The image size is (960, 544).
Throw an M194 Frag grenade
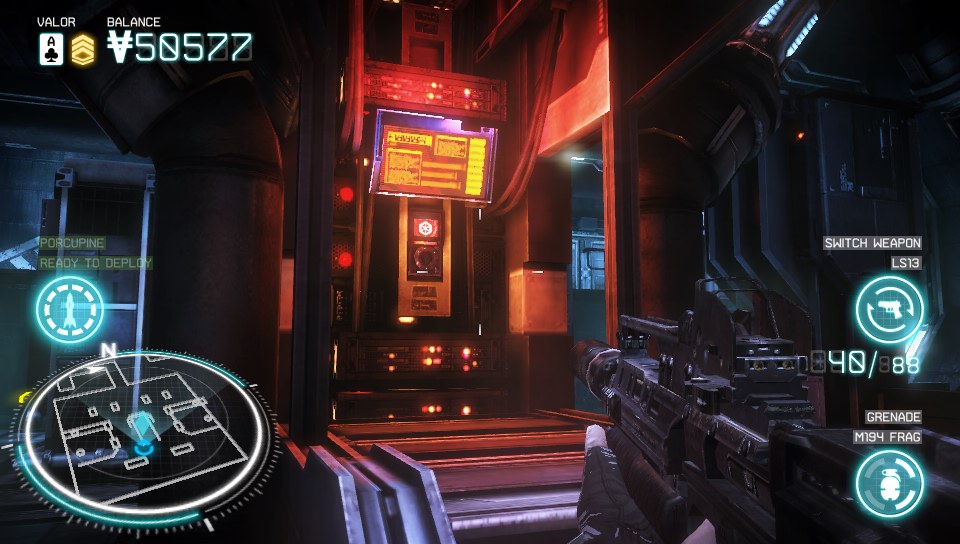point(889,483)
